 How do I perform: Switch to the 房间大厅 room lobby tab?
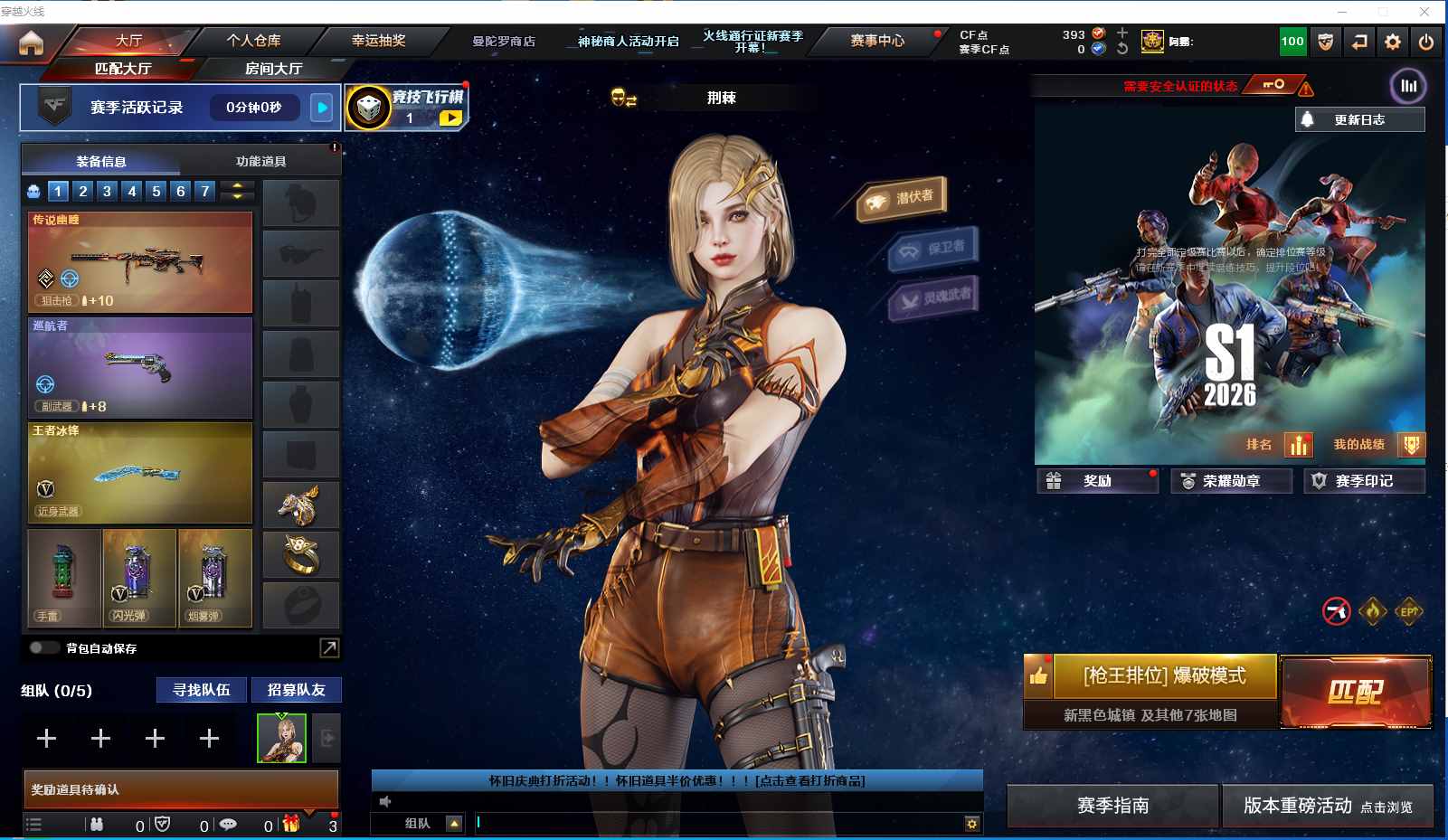tap(273, 69)
